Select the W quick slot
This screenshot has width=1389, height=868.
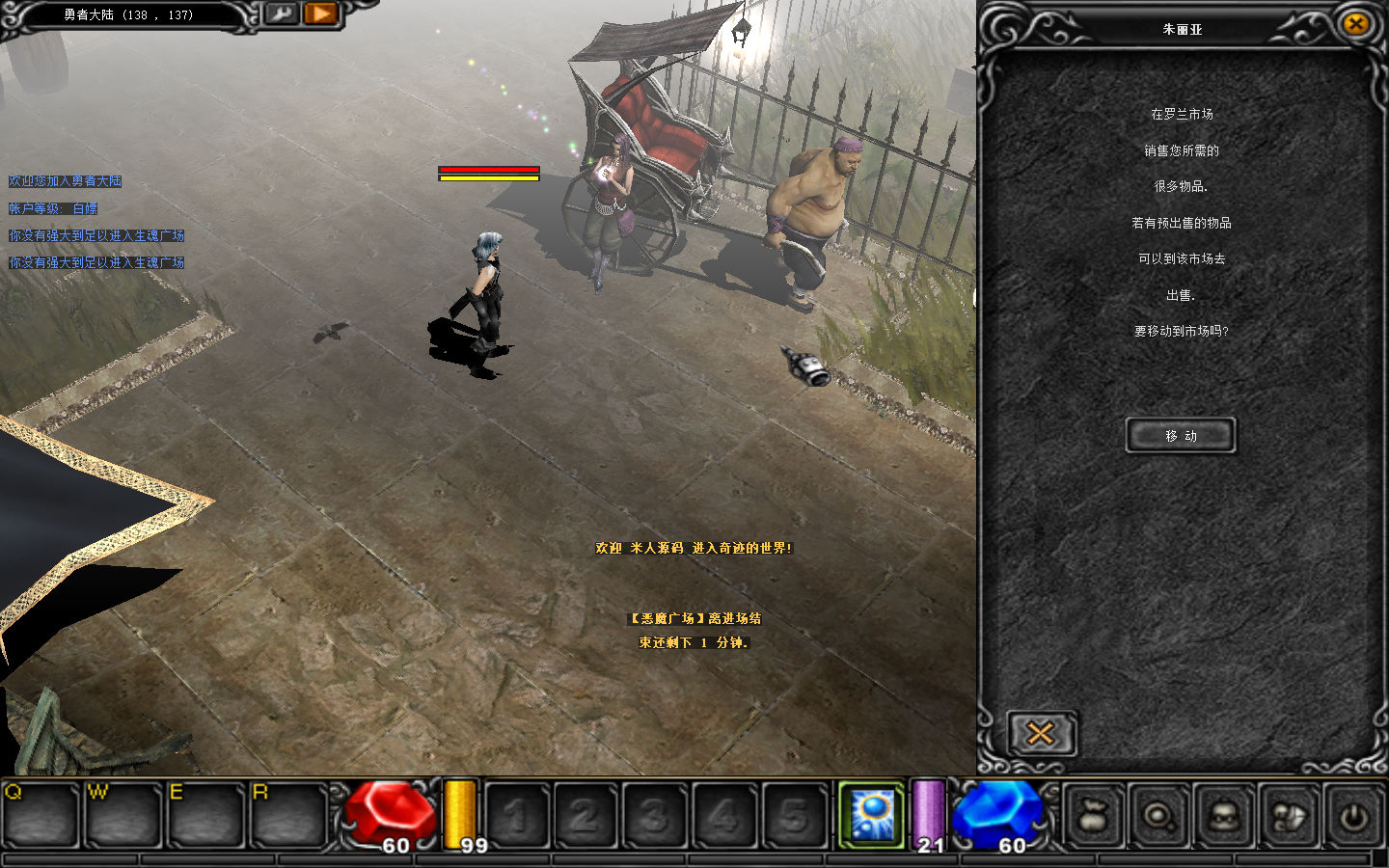123,815
